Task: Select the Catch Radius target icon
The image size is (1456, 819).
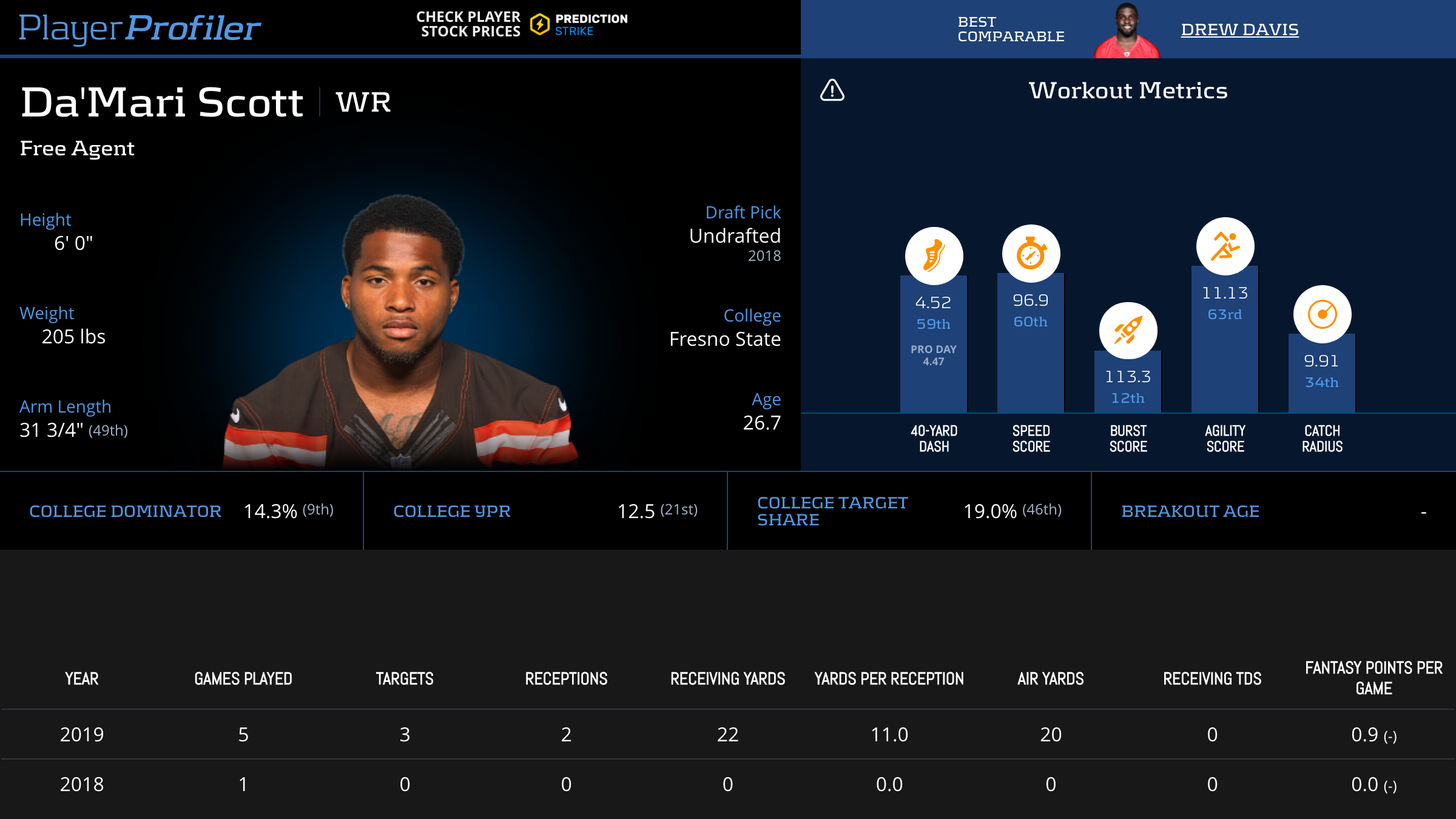Action: (x=1322, y=314)
